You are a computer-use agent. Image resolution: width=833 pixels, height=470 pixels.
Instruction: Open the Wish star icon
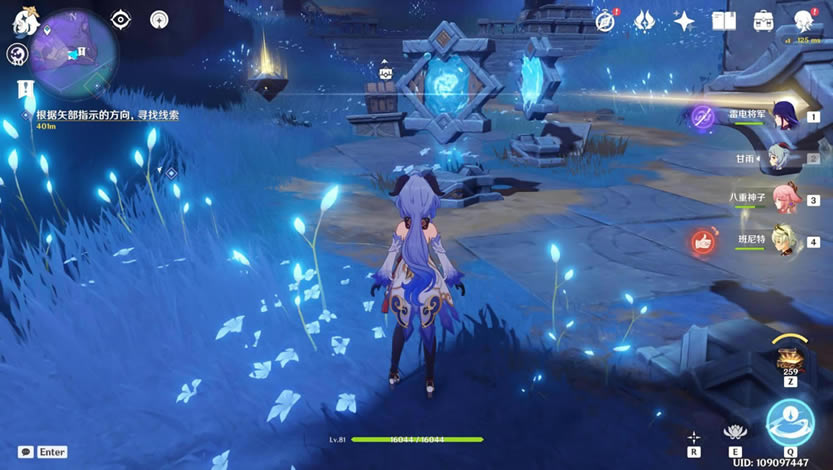[x=684, y=21]
